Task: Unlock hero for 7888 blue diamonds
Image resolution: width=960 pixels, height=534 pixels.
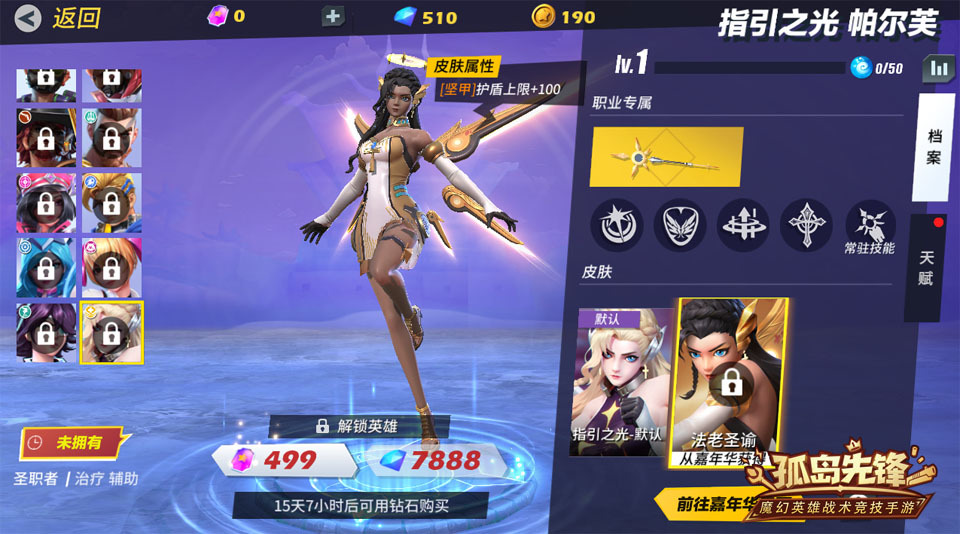Action: pos(435,460)
